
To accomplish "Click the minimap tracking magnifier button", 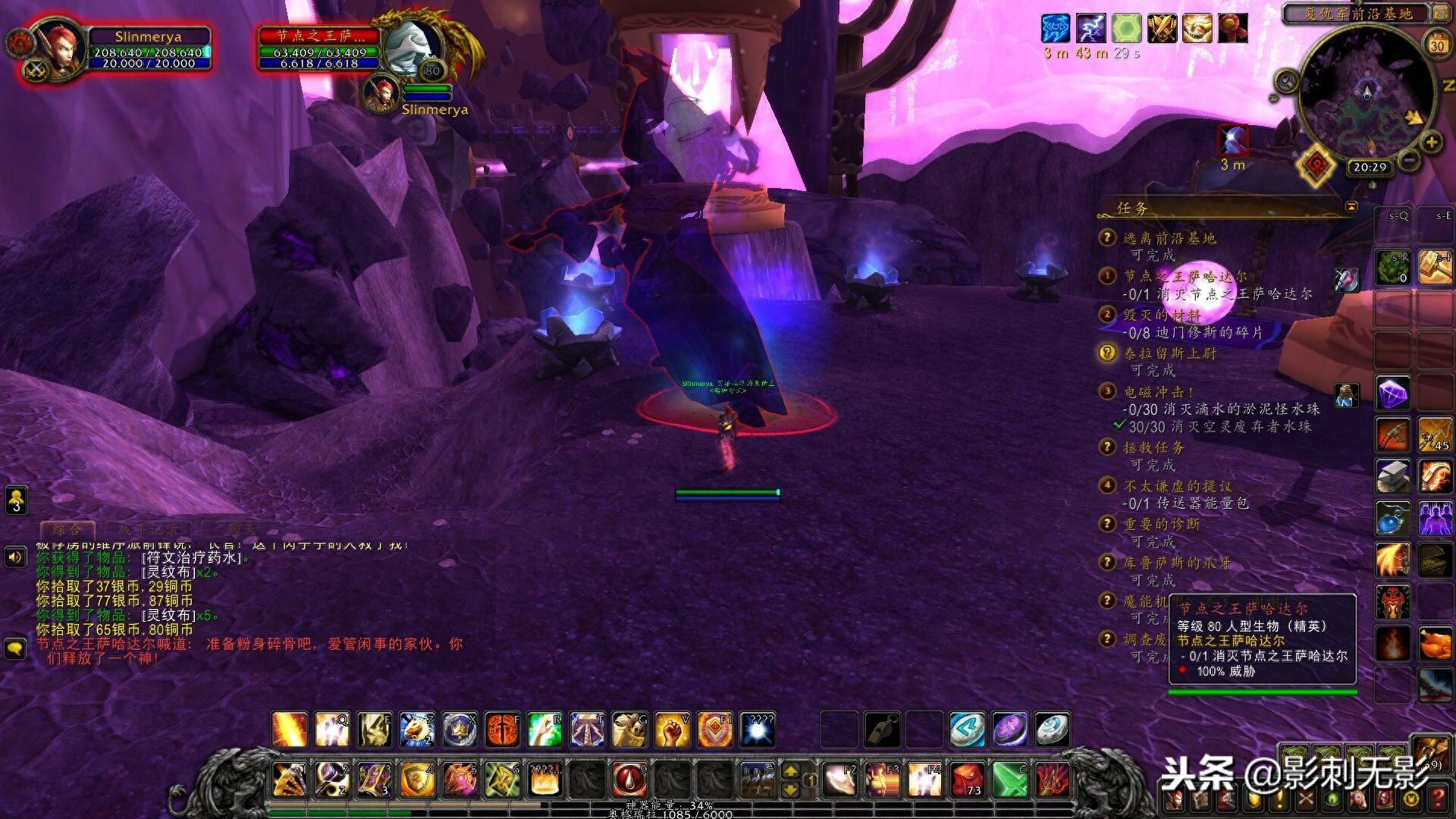I will point(1286,80).
